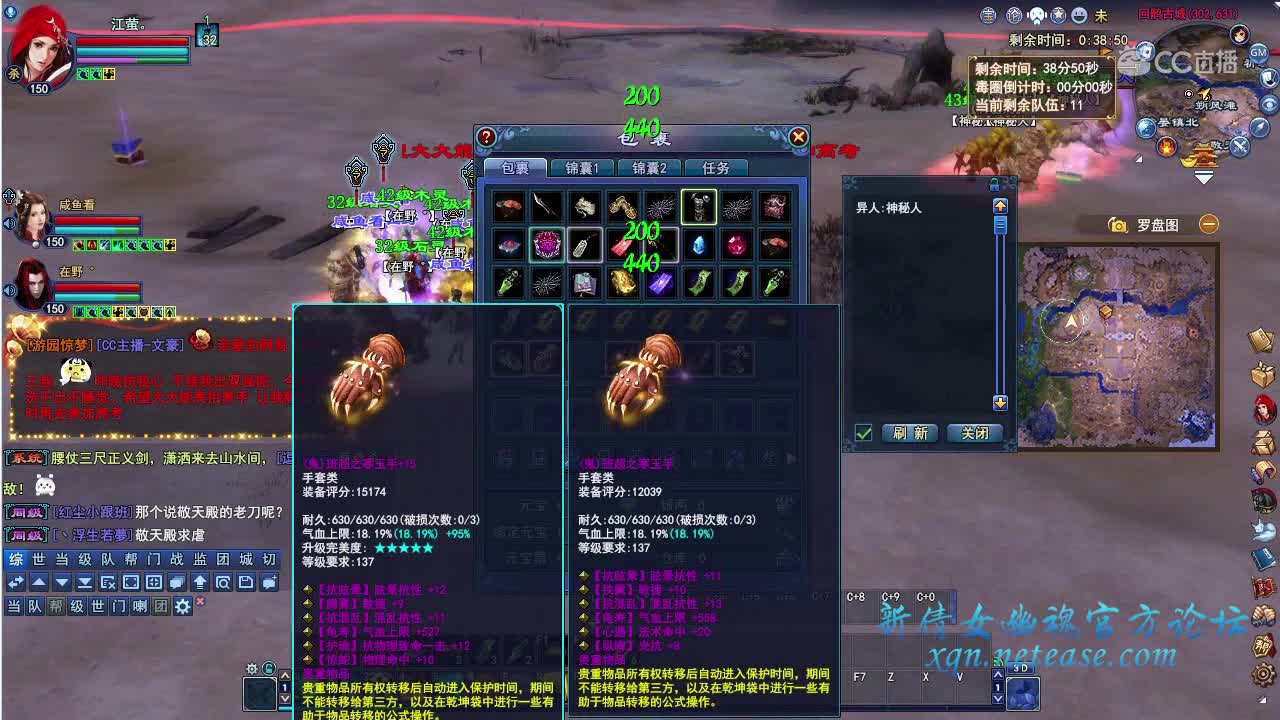
Task: Open the 任务 tab in the bag window
Action: point(716,169)
